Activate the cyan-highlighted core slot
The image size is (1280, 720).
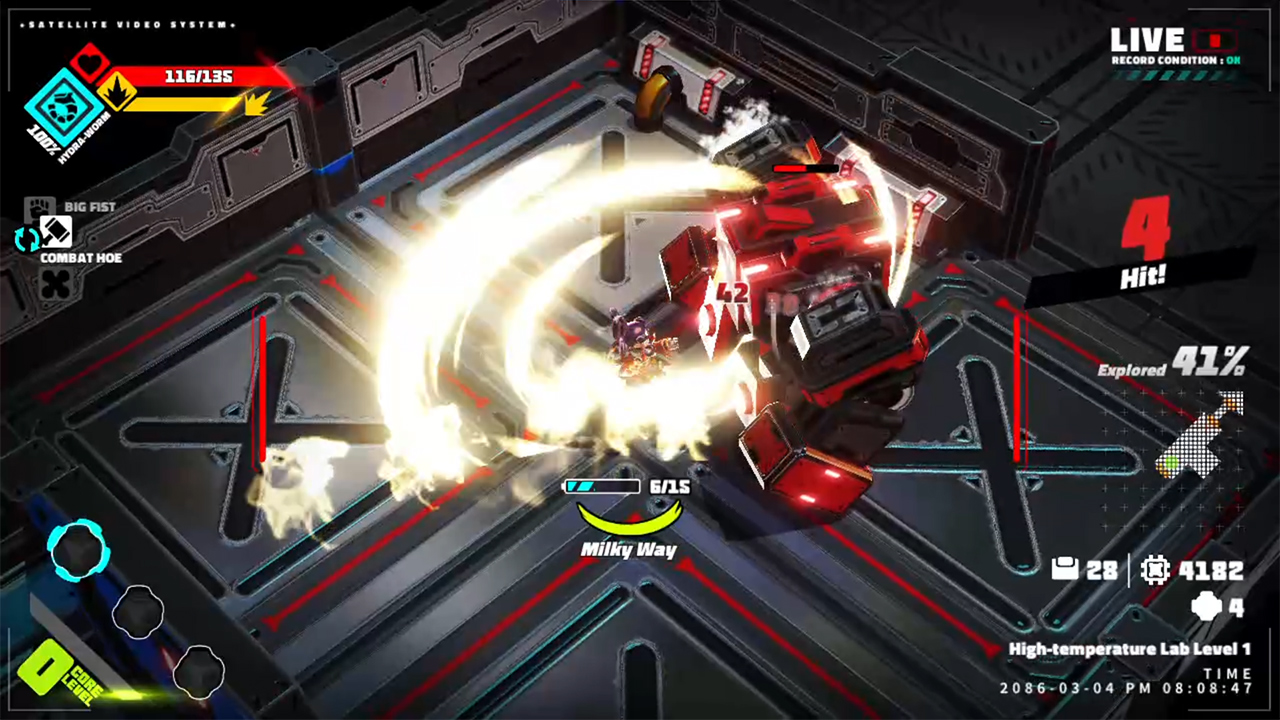click(x=78, y=550)
